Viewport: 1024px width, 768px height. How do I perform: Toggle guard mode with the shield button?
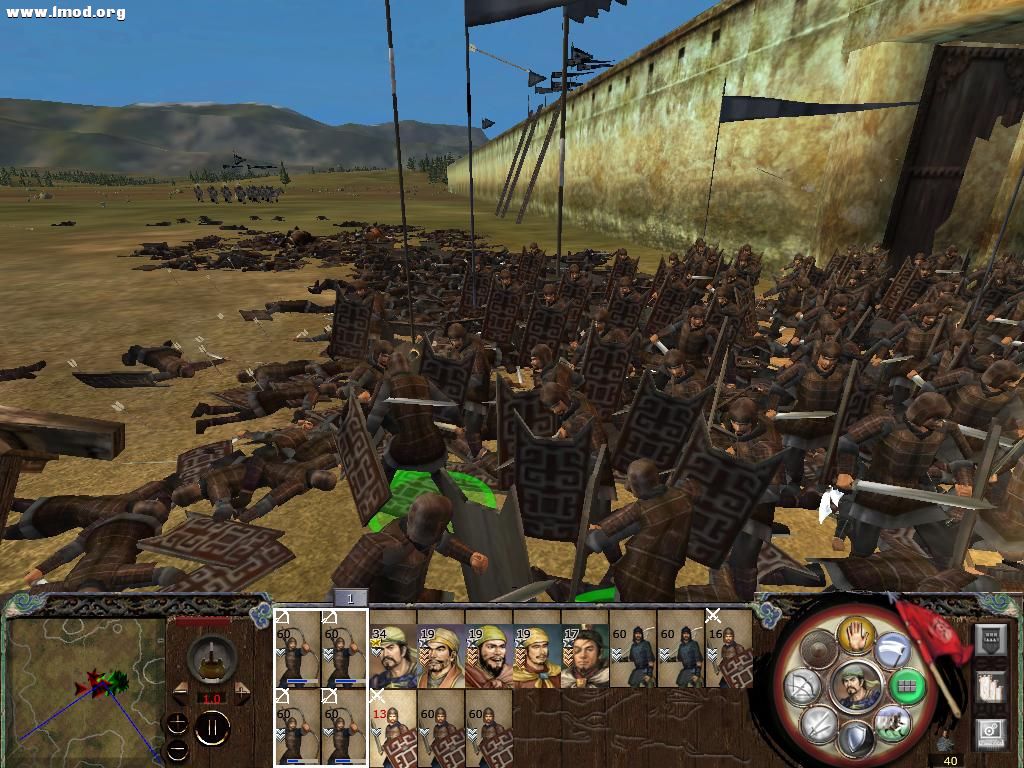click(x=856, y=740)
